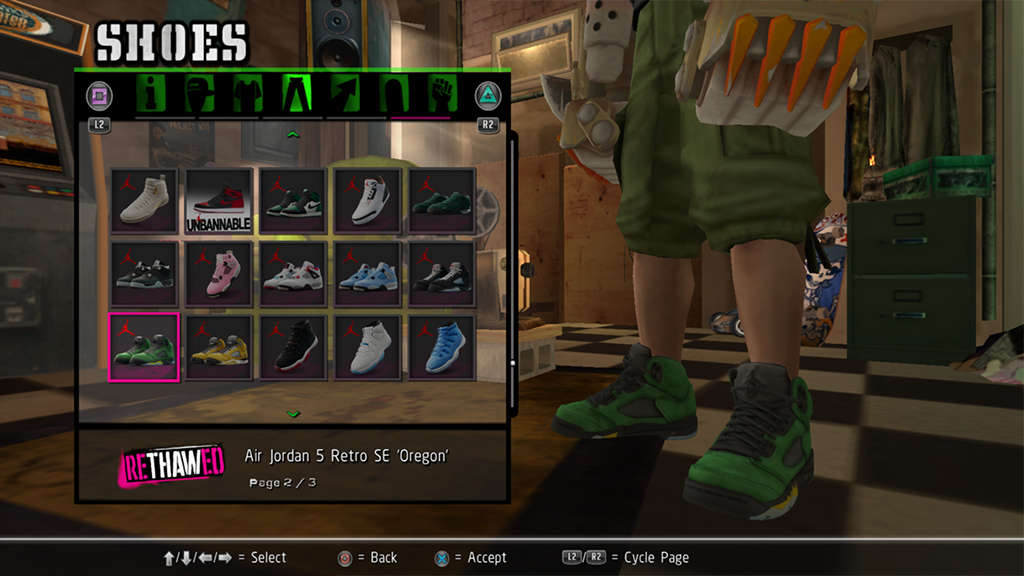
Task: Choose the black sneaker with red sole
Action: click(292, 347)
